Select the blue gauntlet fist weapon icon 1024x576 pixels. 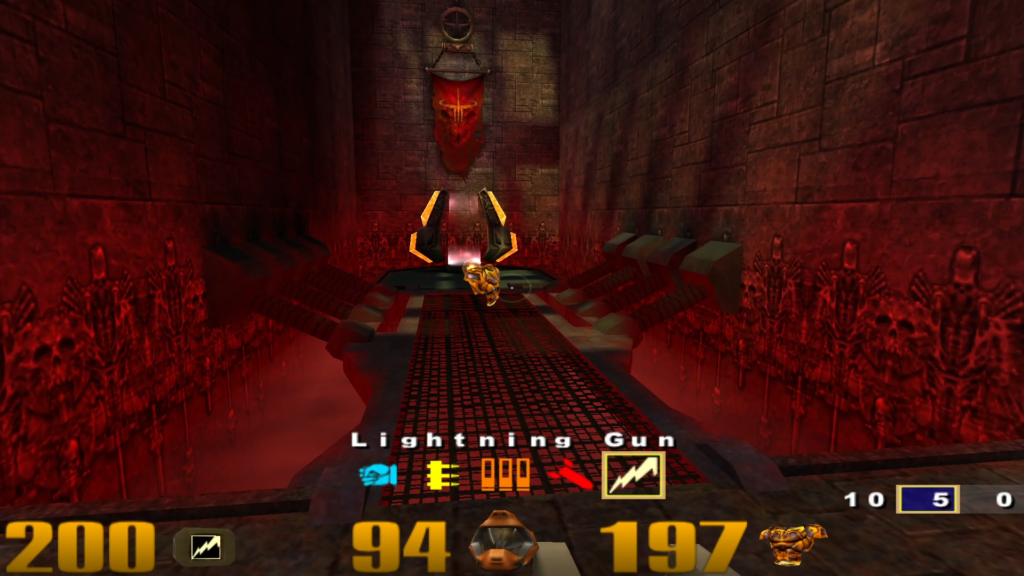coord(378,474)
